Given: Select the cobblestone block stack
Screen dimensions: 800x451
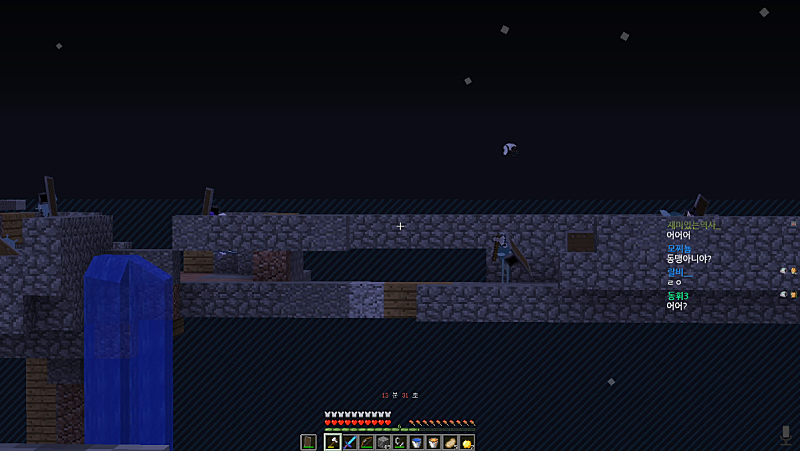Looking at the screenshot, I should pyautogui.click(x=383, y=442).
